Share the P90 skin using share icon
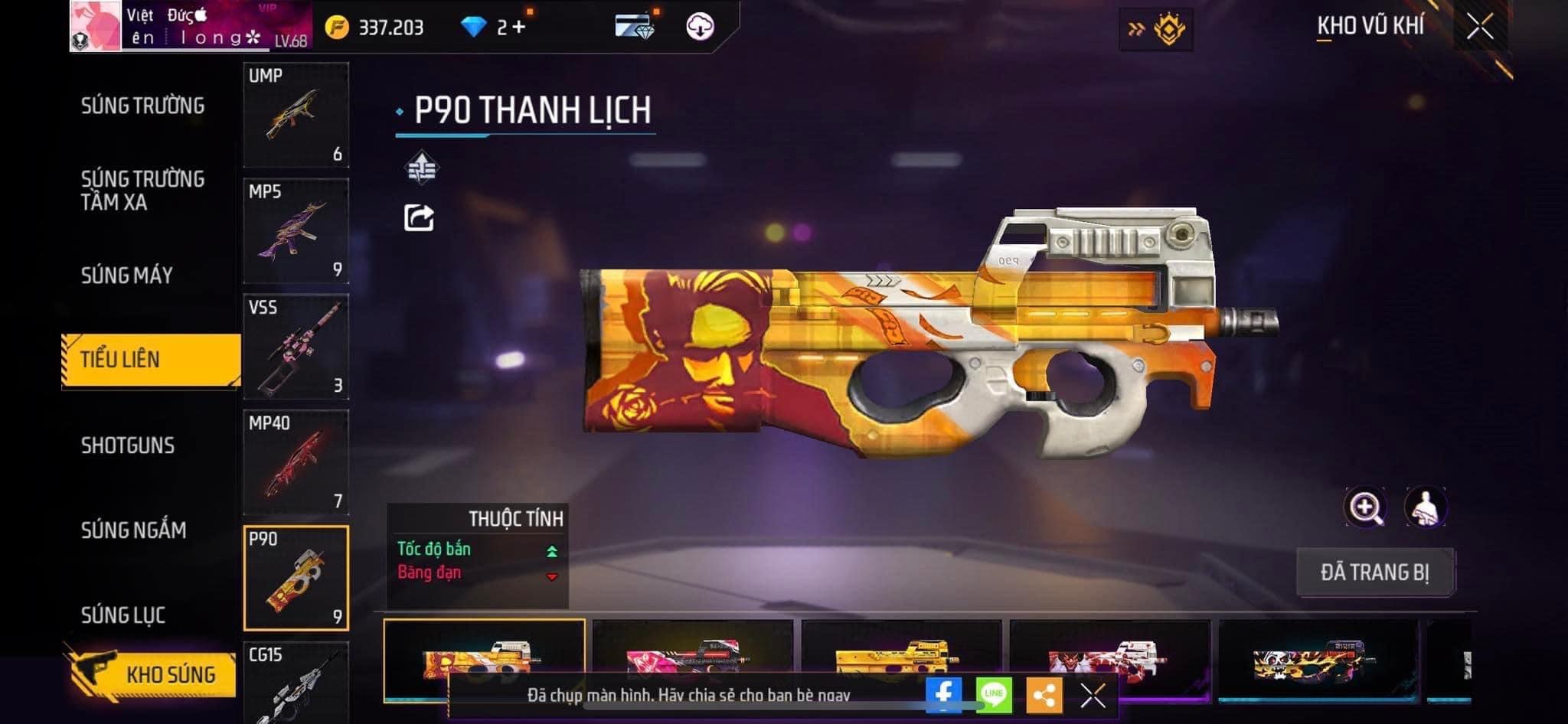 [419, 218]
